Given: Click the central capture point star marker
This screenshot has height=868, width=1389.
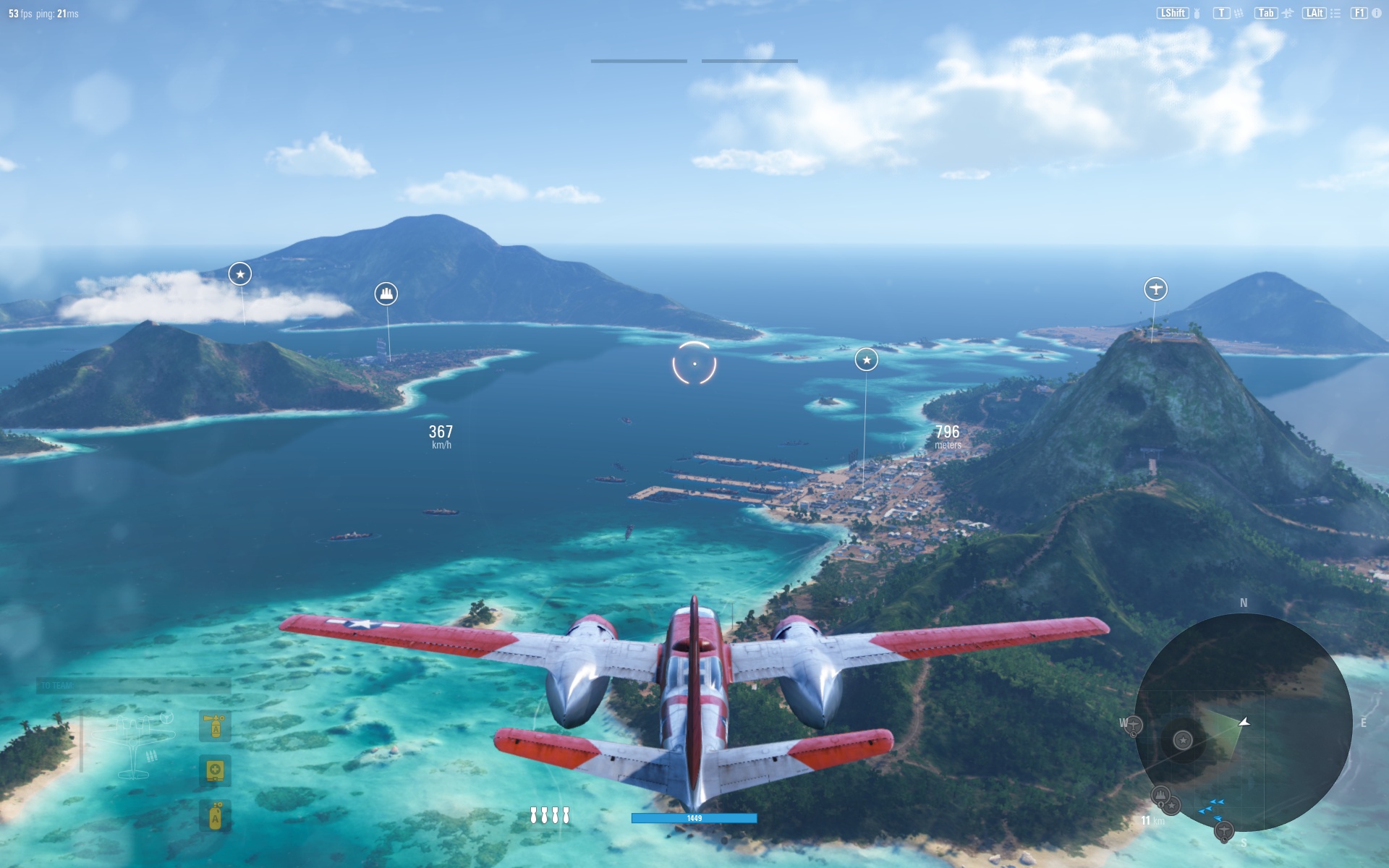Looking at the screenshot, I should [867, 359].
